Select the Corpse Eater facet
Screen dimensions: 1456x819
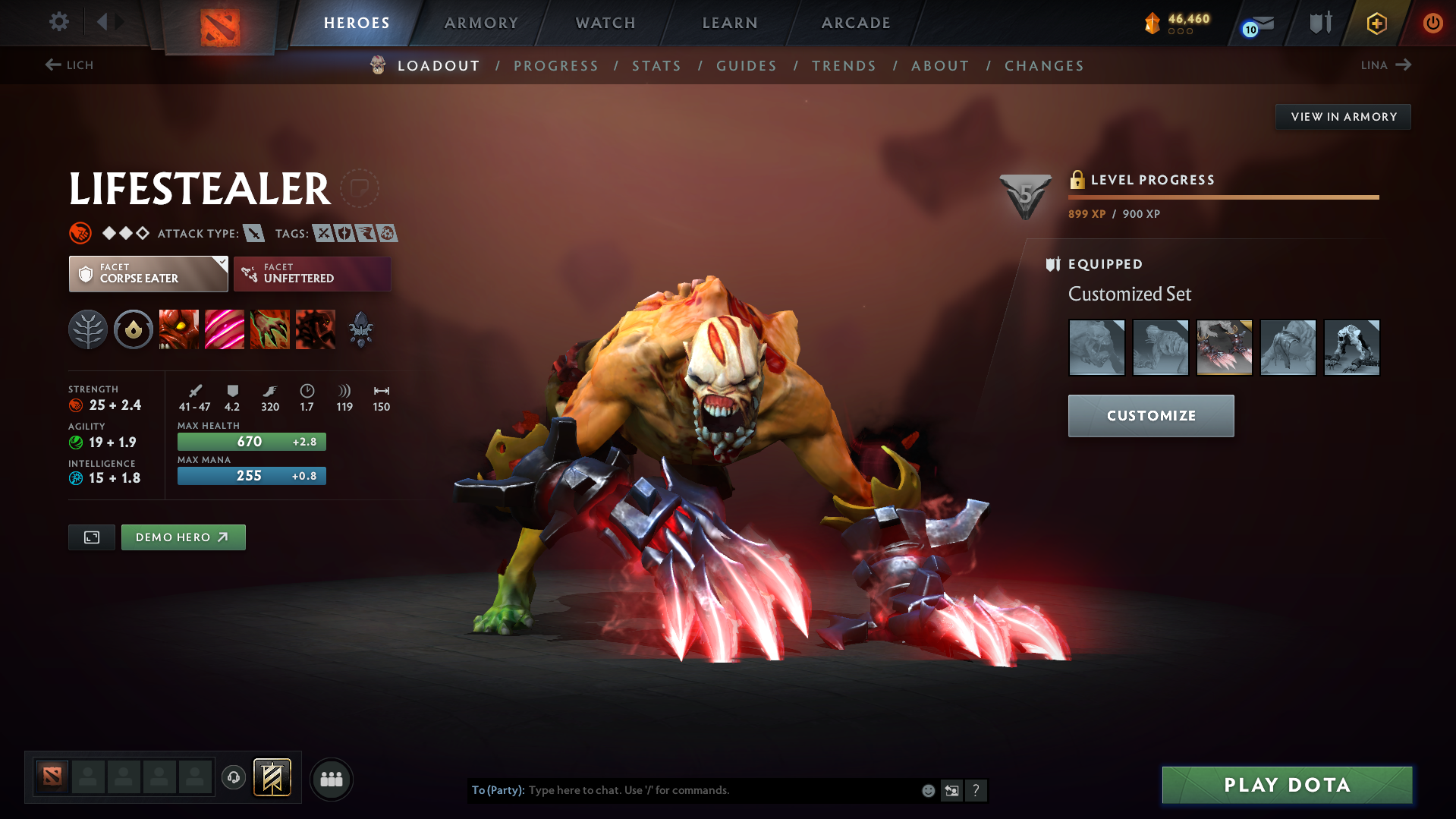point(148,273)
